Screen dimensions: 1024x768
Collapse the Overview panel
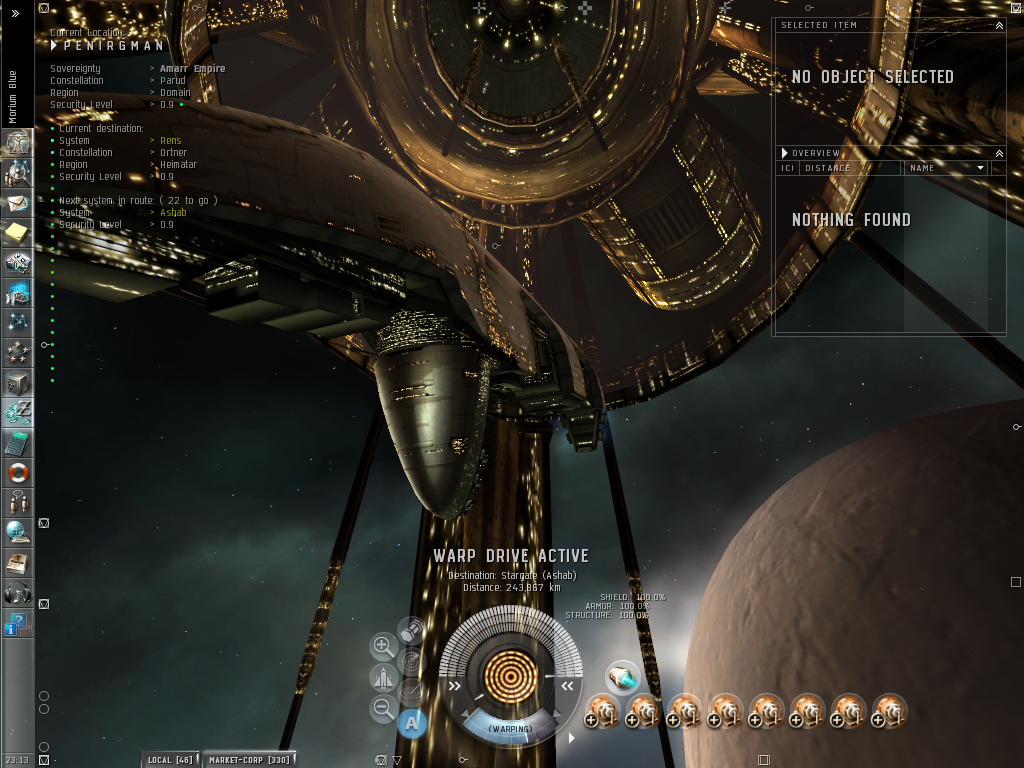(x=999, y=153)
